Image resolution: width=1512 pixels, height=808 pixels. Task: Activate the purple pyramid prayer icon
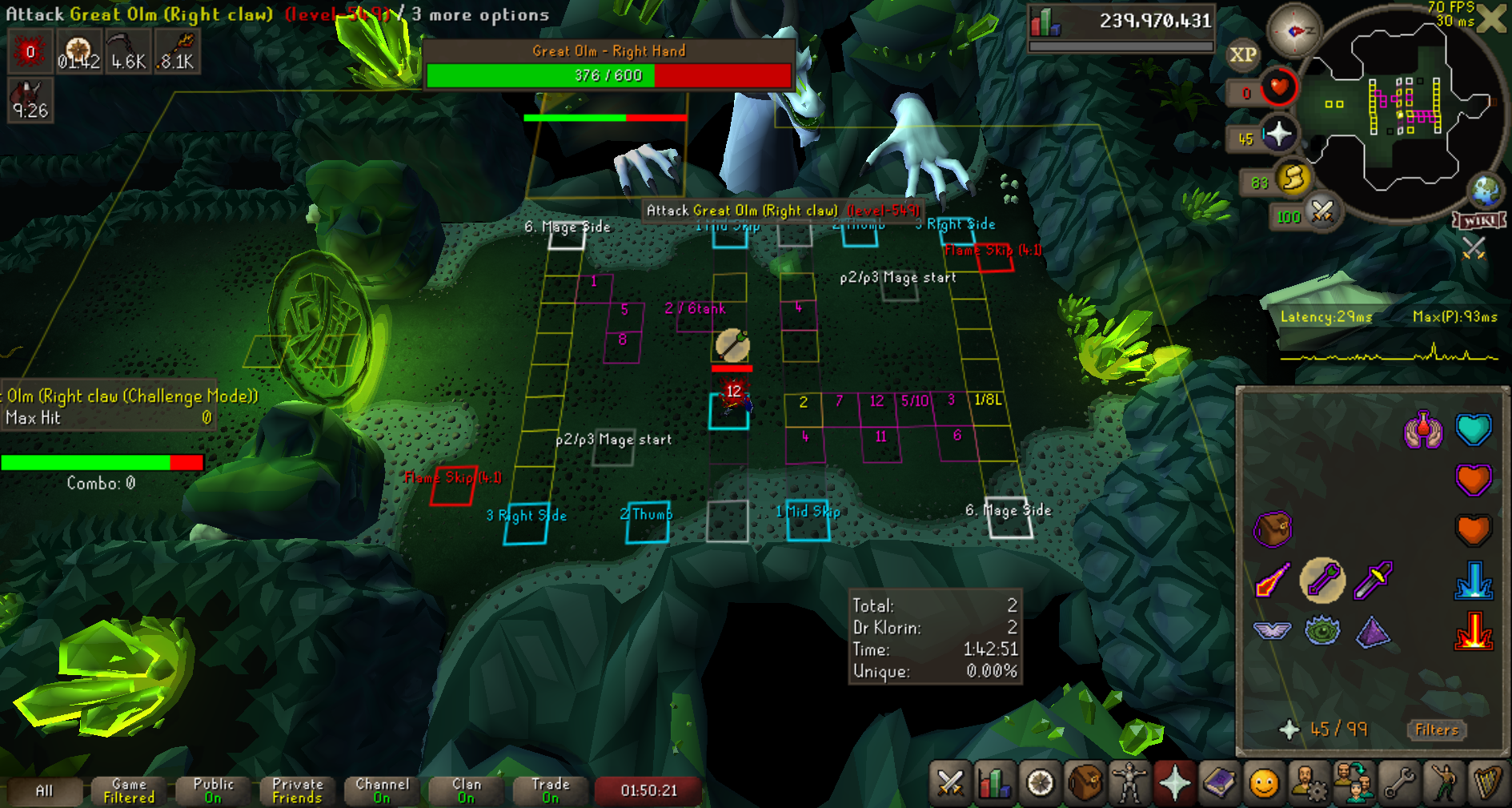tap(1374, 631)
